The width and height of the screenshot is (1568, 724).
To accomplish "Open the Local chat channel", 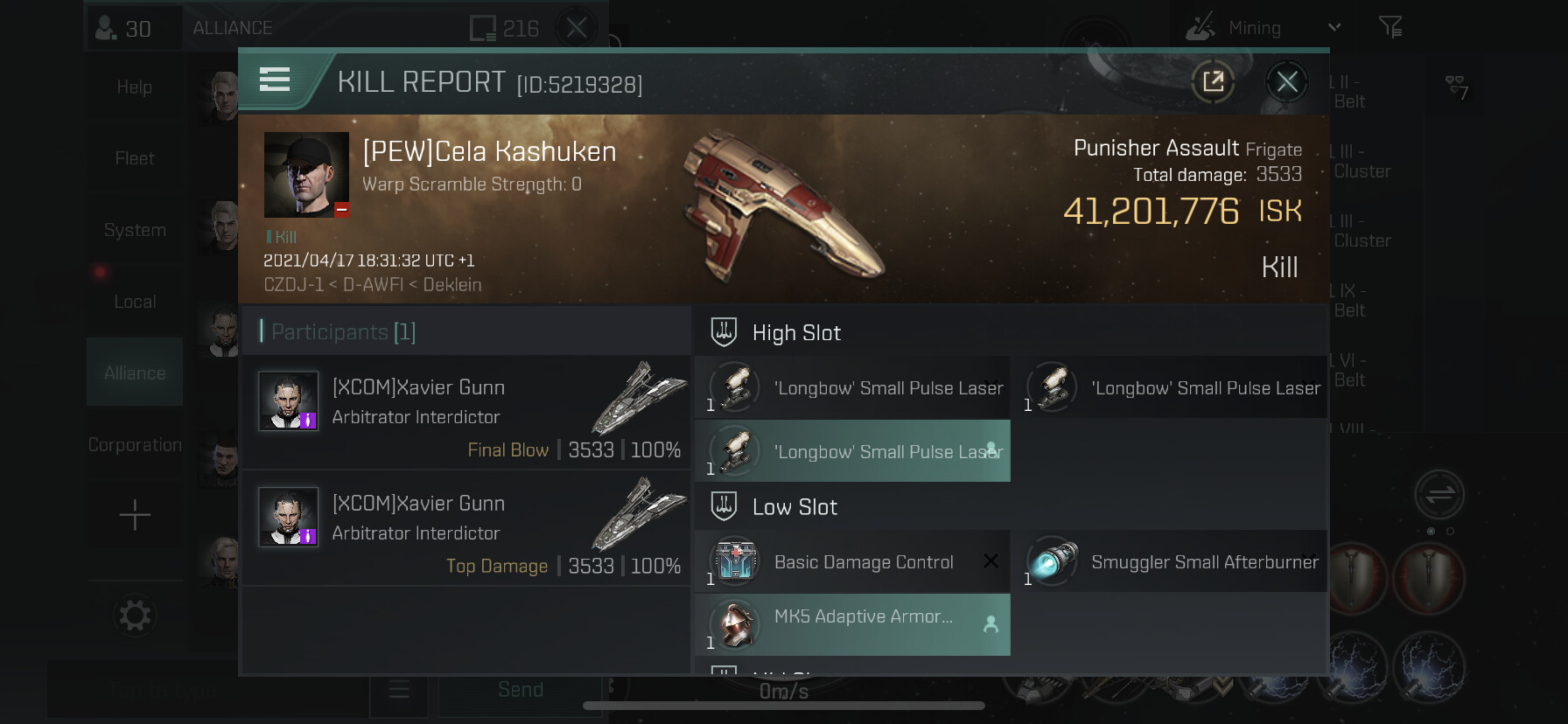I will (x=135, y=302).
